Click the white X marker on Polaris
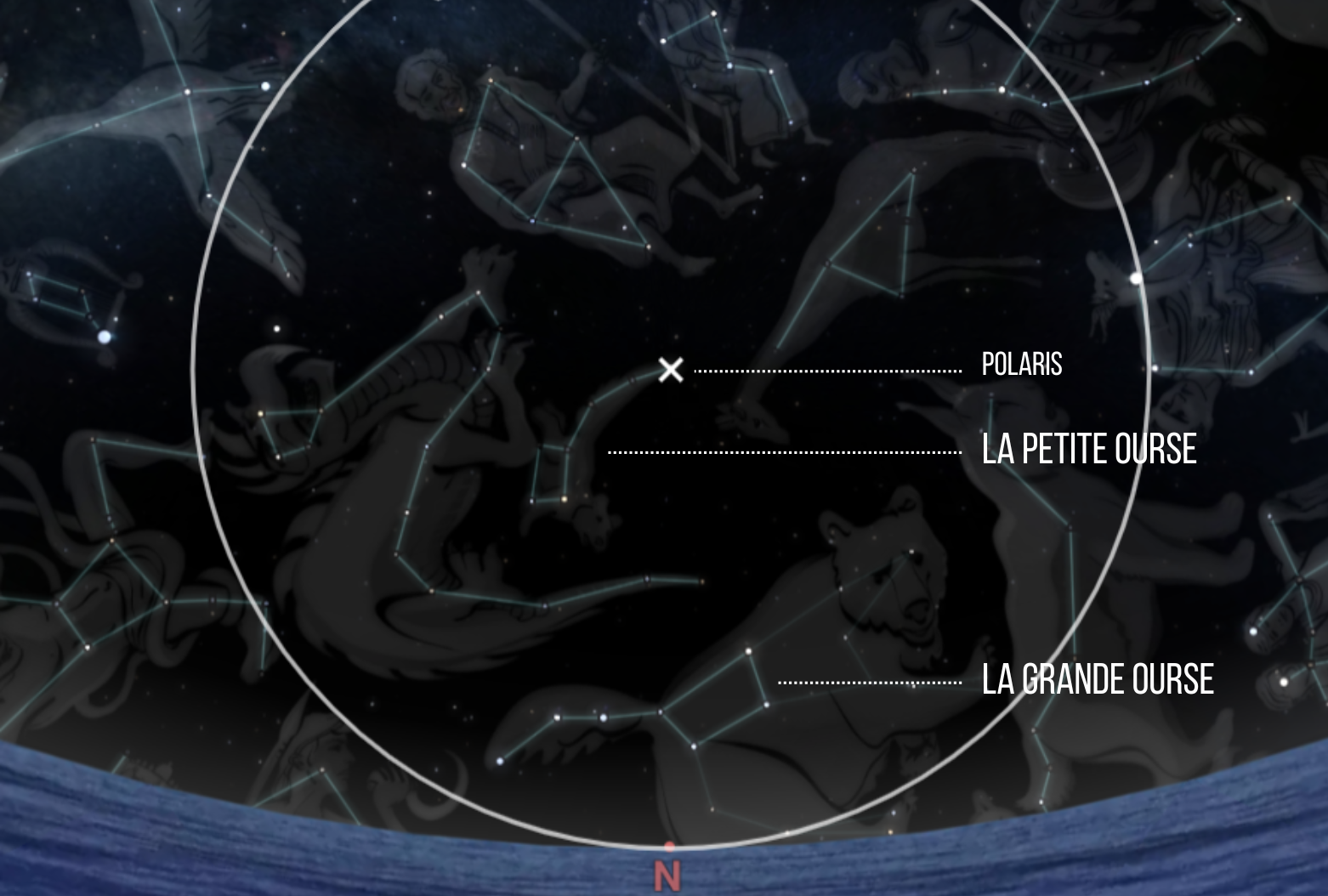The image size is (1328, 896). coord(671,370)
